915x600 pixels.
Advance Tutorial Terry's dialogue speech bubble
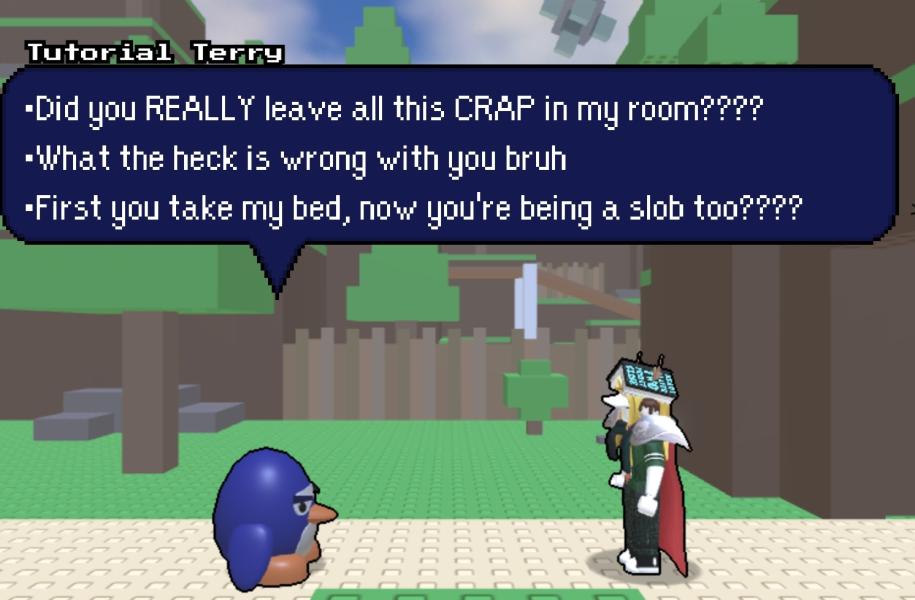[x=450, y=158]
